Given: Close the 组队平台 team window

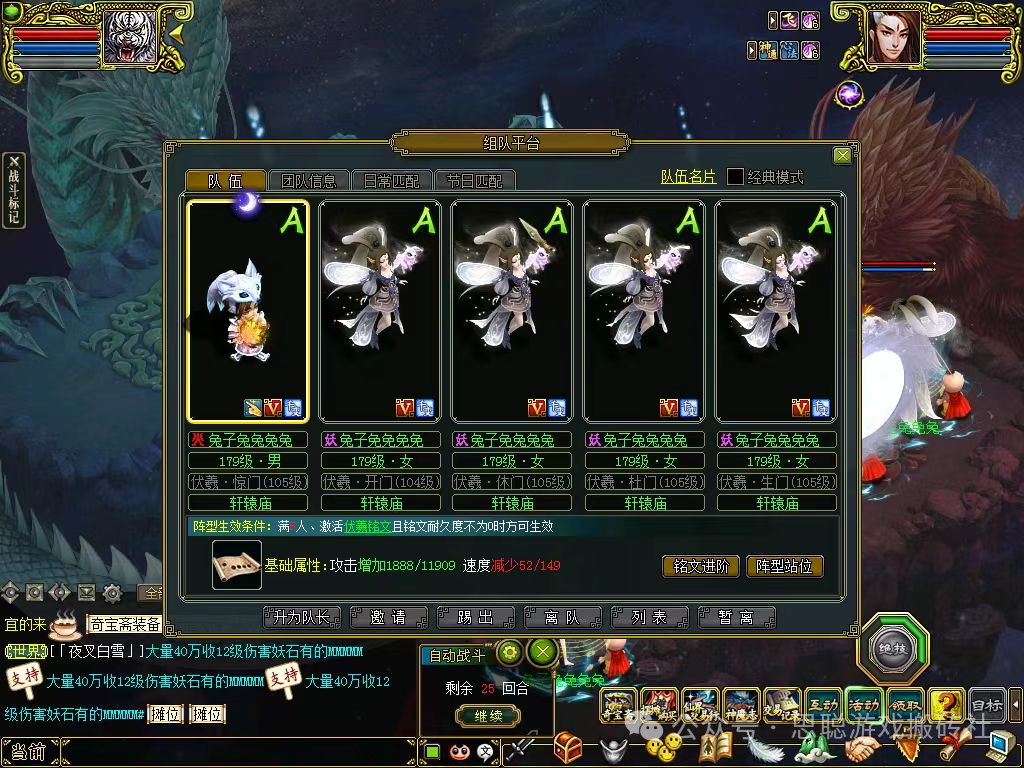Looking at the screenshot, I should click(842, 155).
